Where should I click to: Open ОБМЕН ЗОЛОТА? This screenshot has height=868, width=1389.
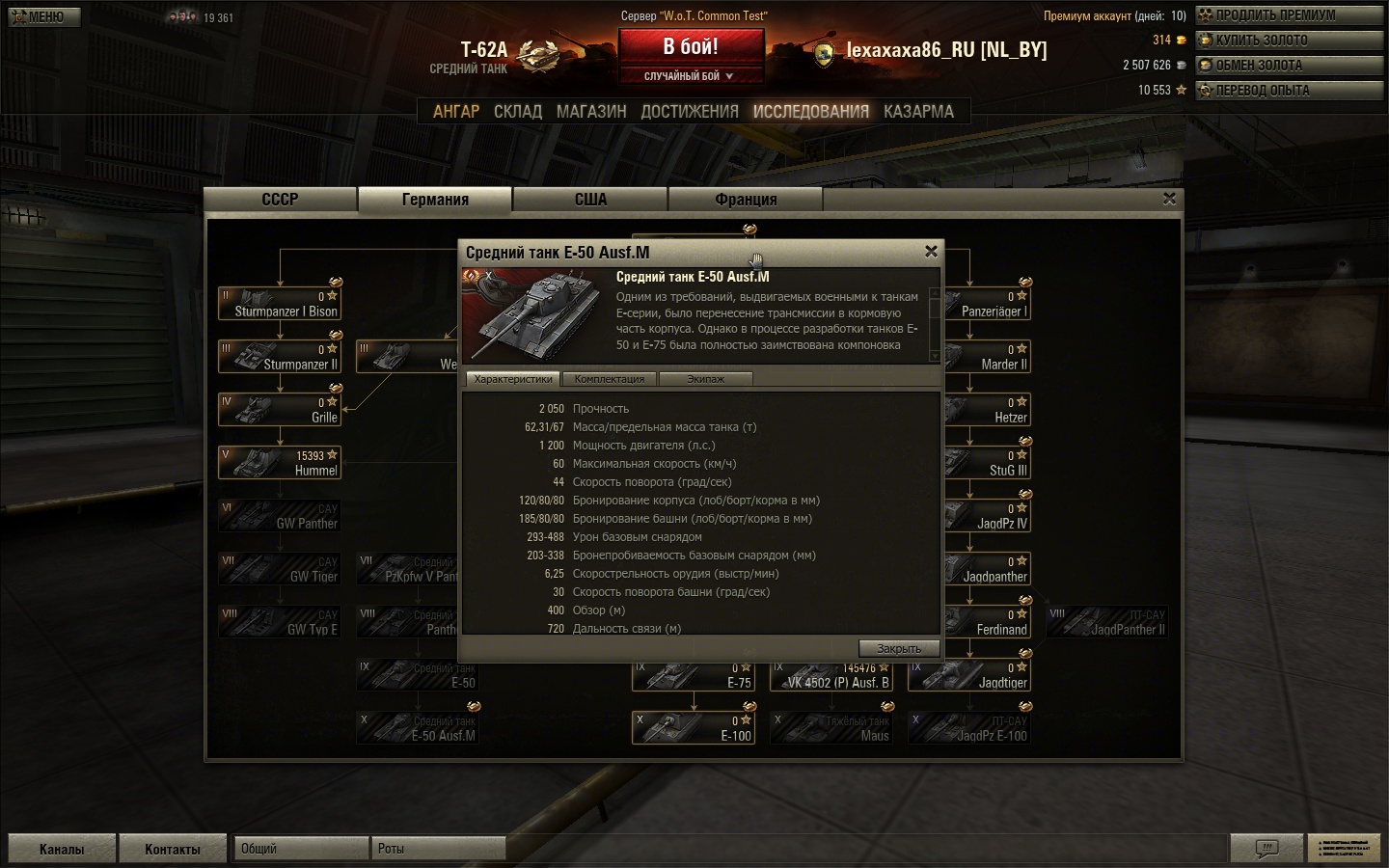point(1289,66)
